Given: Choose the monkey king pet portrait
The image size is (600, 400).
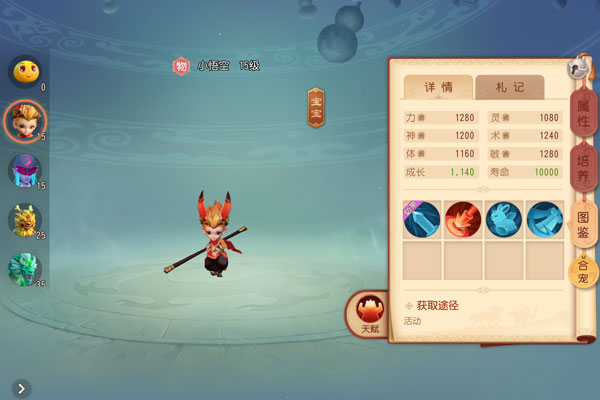Looking at the screenshot, I should 24,120.
